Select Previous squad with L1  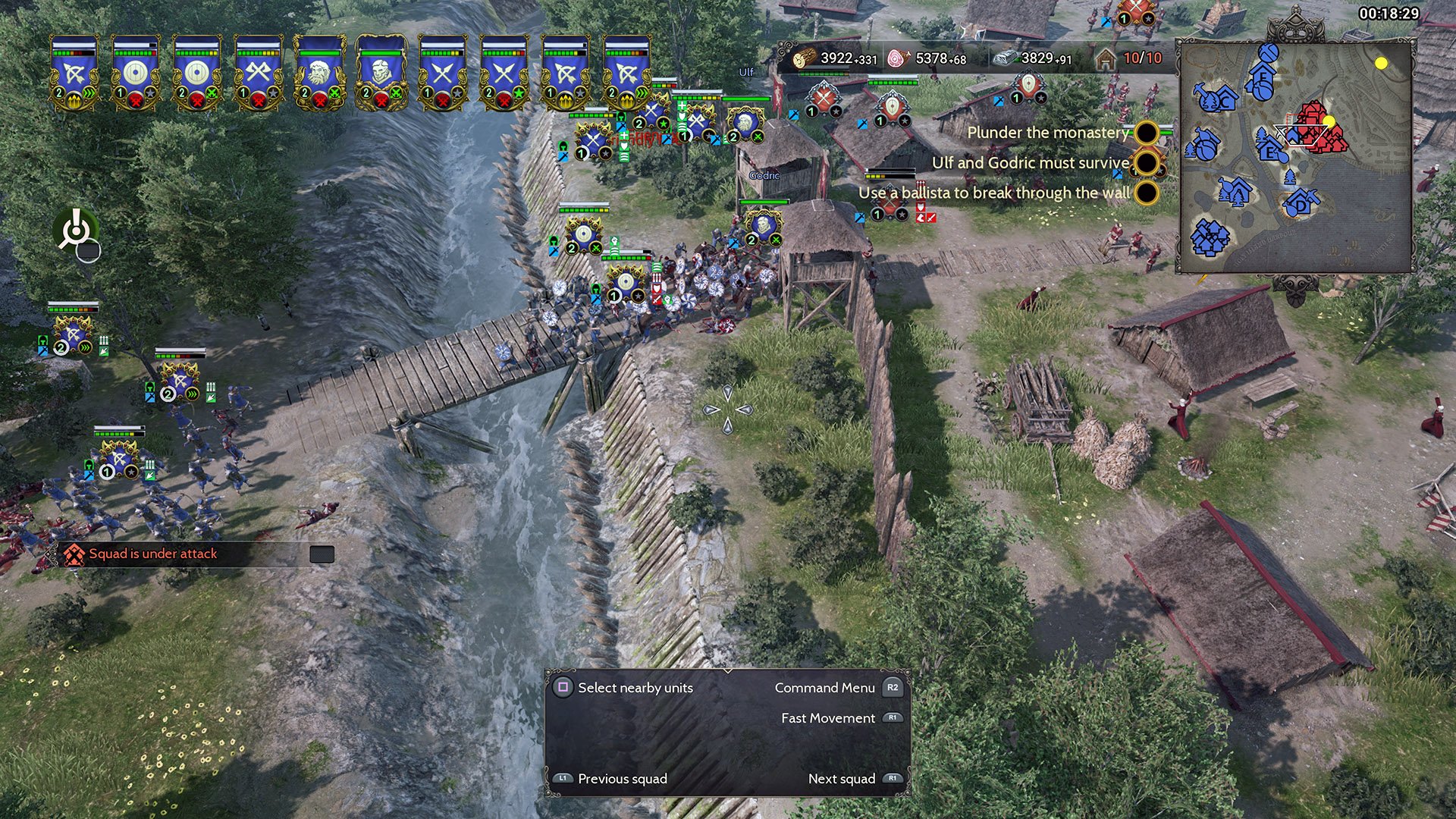(564, 778)
